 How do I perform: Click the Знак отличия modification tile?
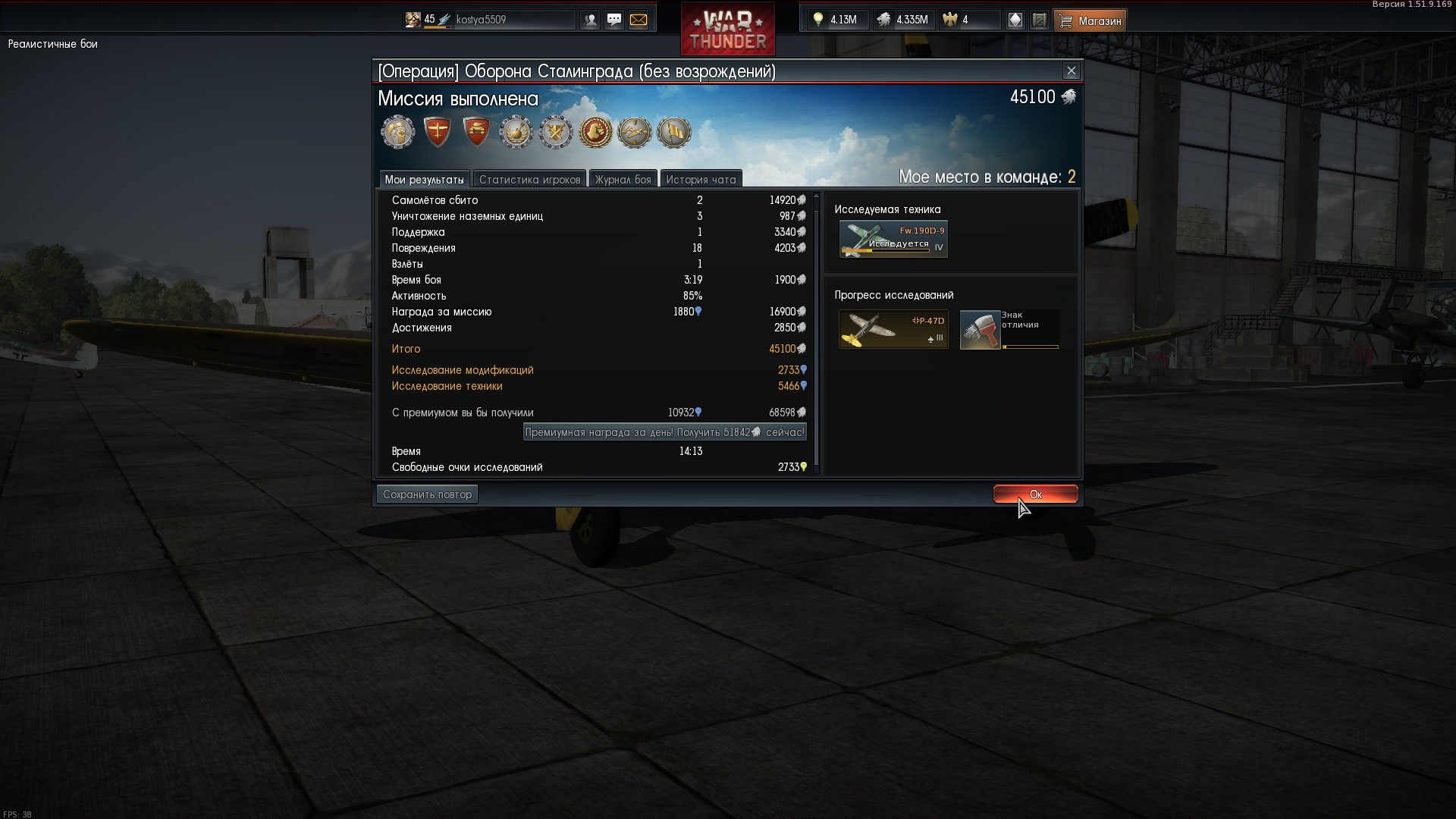point(1009,329)
